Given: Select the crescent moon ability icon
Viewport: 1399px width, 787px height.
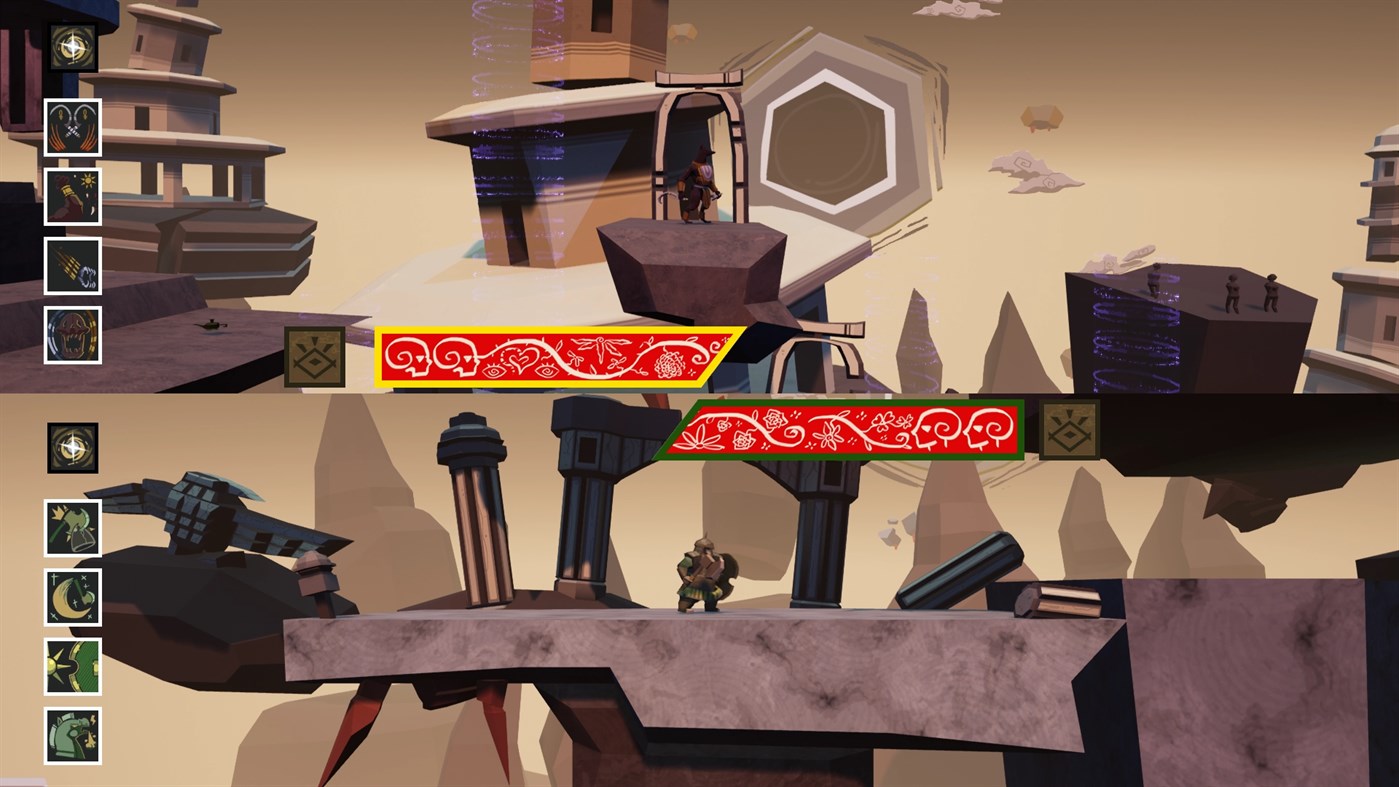Looking at the screenshot, I should 71,598.
